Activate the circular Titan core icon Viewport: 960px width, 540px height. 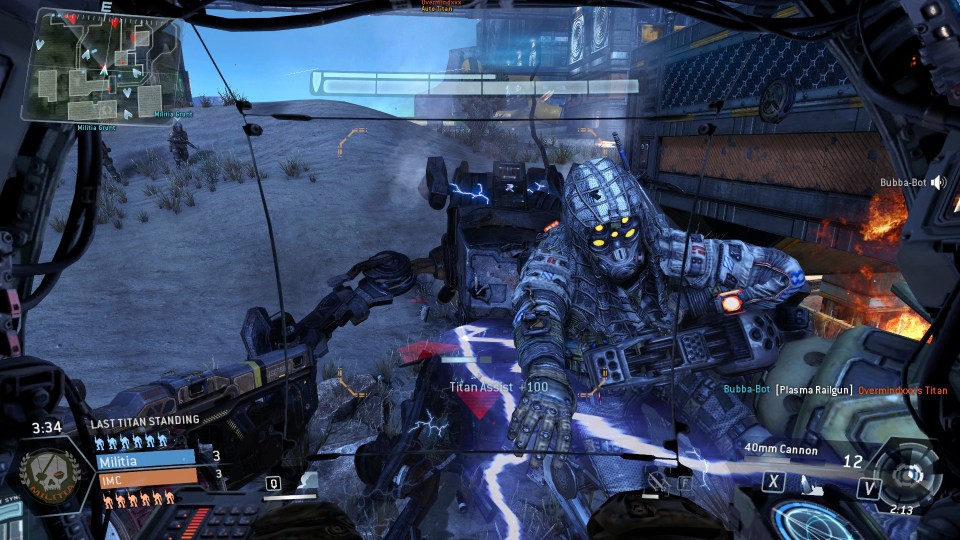907,474
